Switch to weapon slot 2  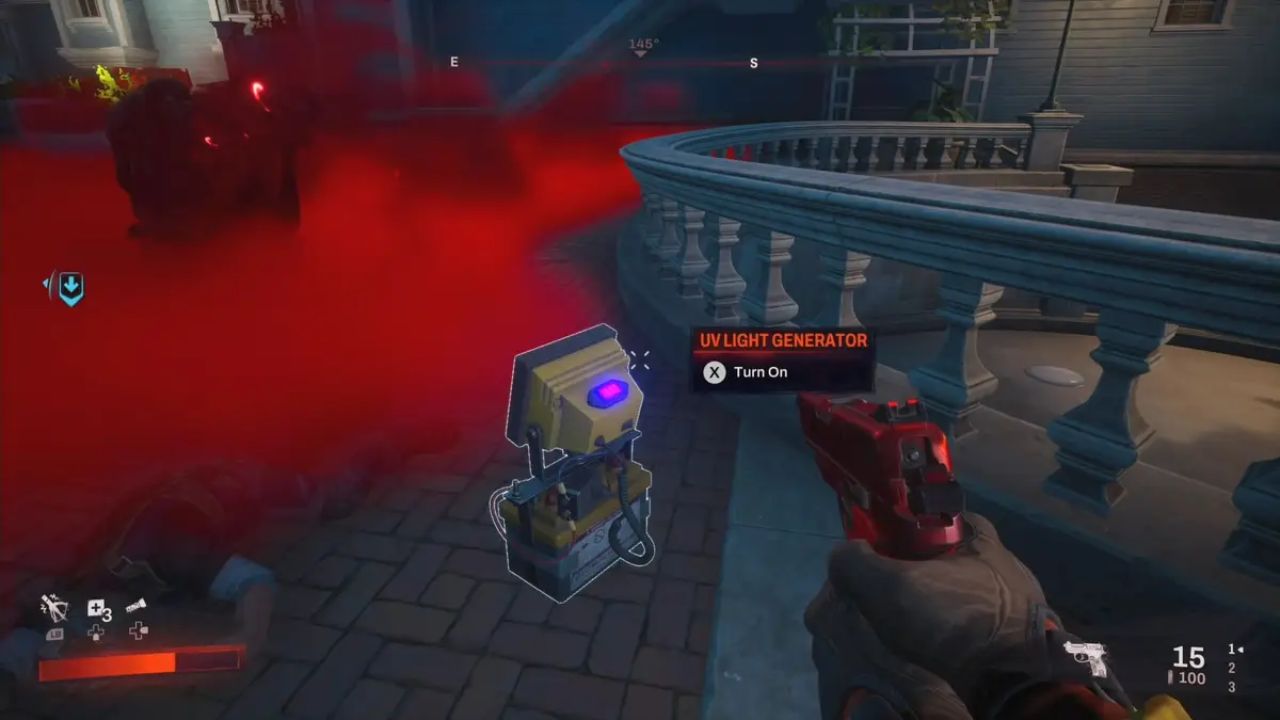tap(1231, 668)
